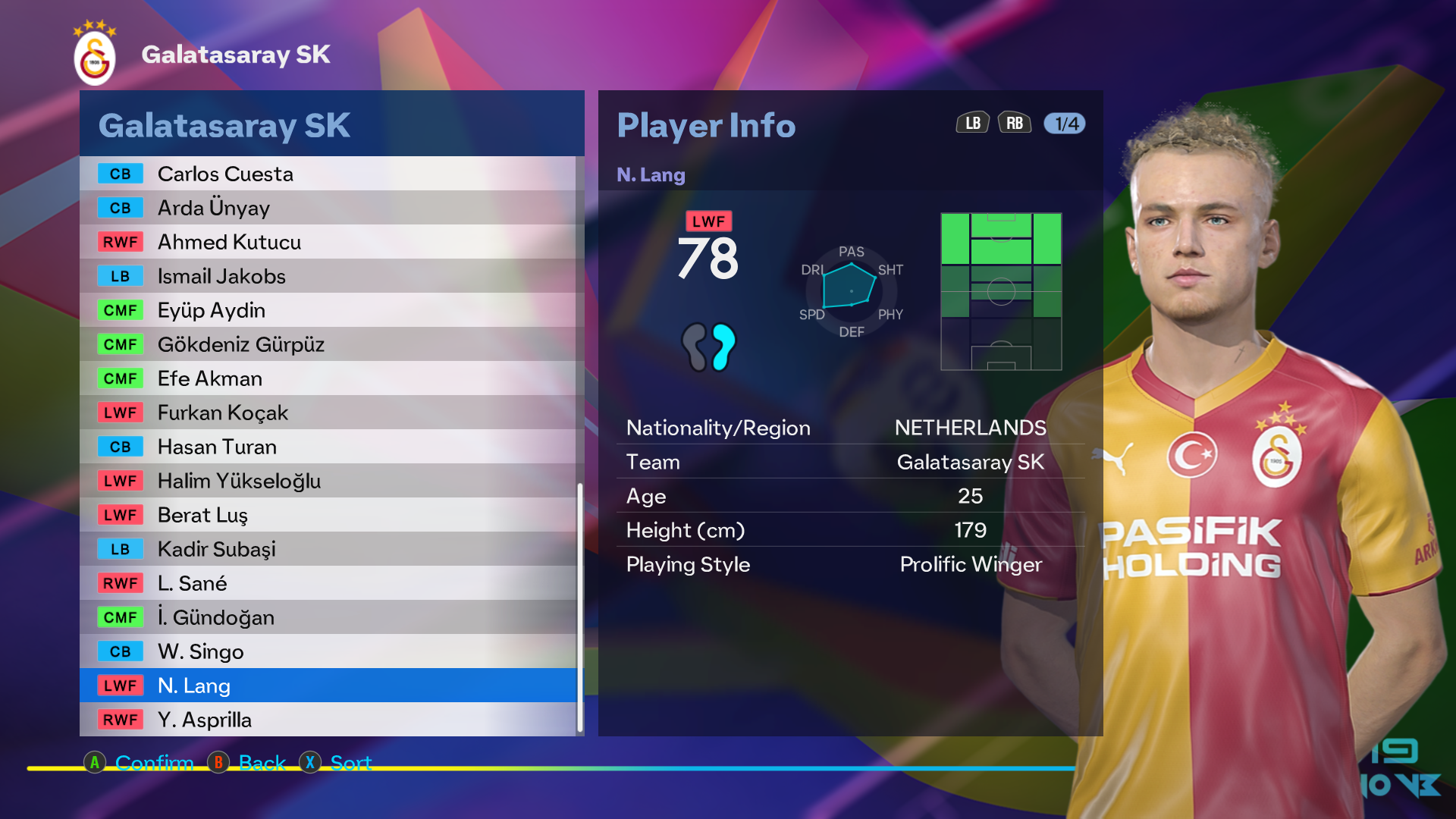Select Ismail Jakobs from the roster
The image size is (1456, 819).
pyautogui.click(x=328, y=276)
